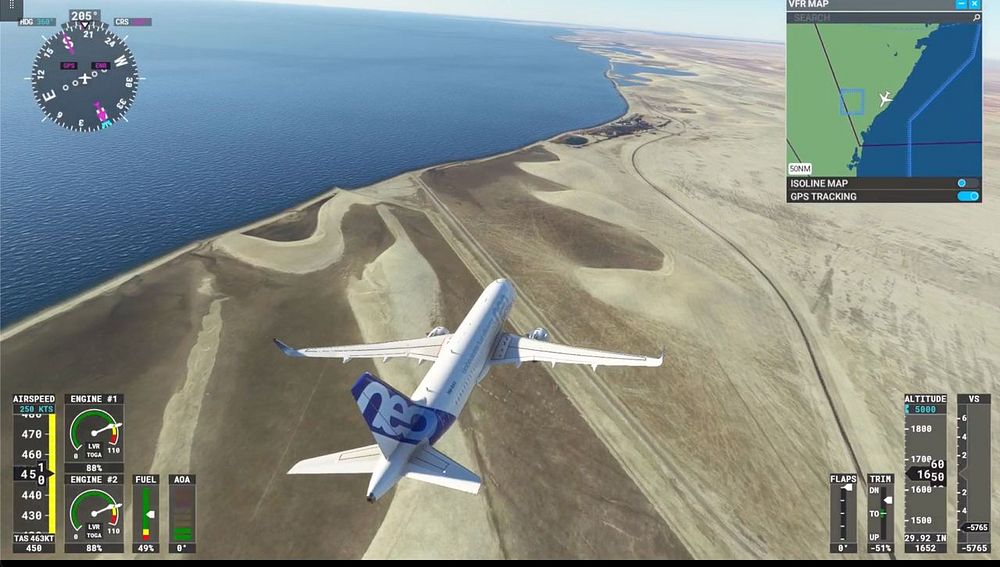Image resolution: width=1000 pixels, height=567 pixels.
Task: Click the airplane marker on the VFR map
Action: (885, 98)
